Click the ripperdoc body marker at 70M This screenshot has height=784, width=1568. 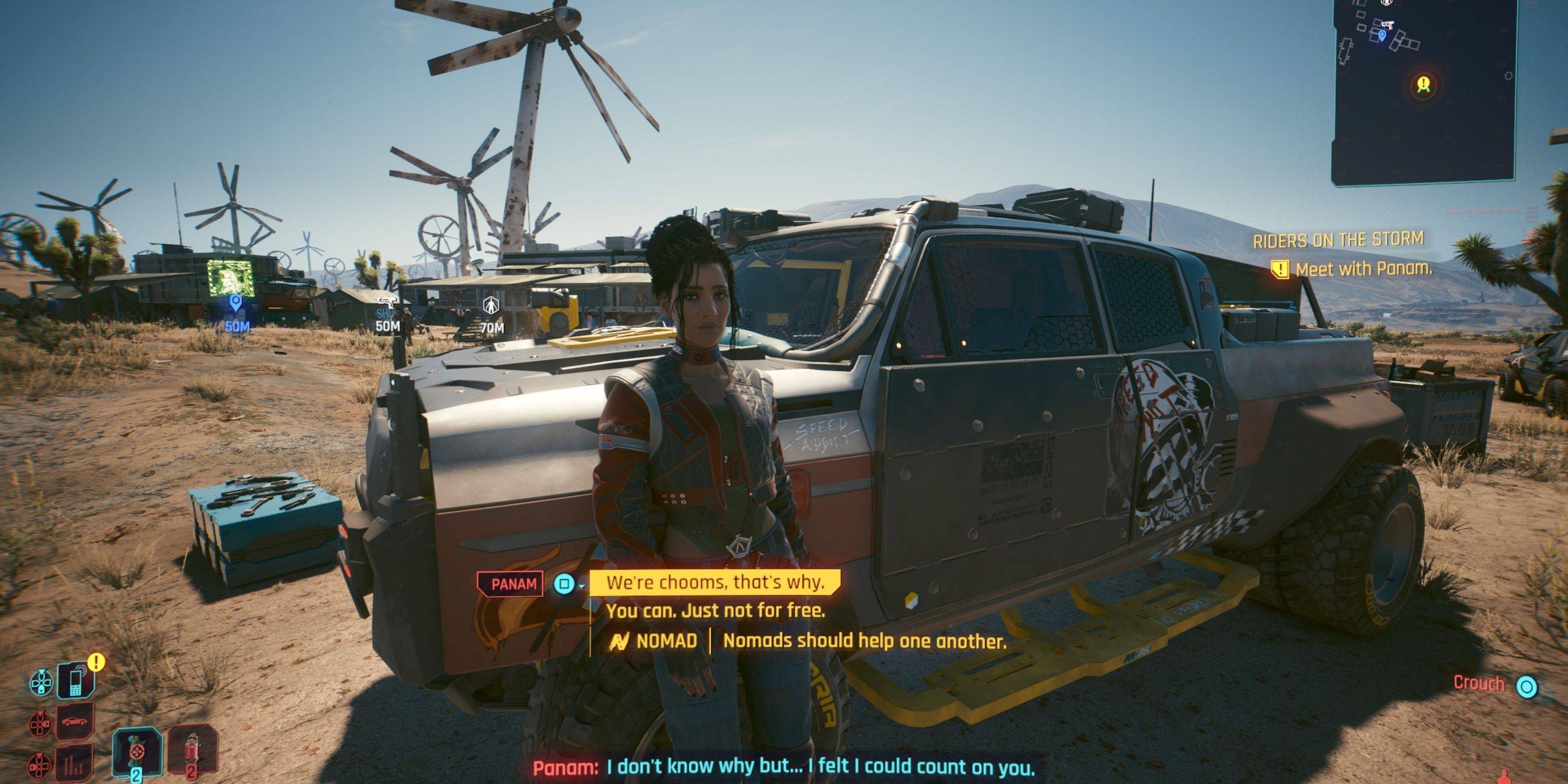491,306
